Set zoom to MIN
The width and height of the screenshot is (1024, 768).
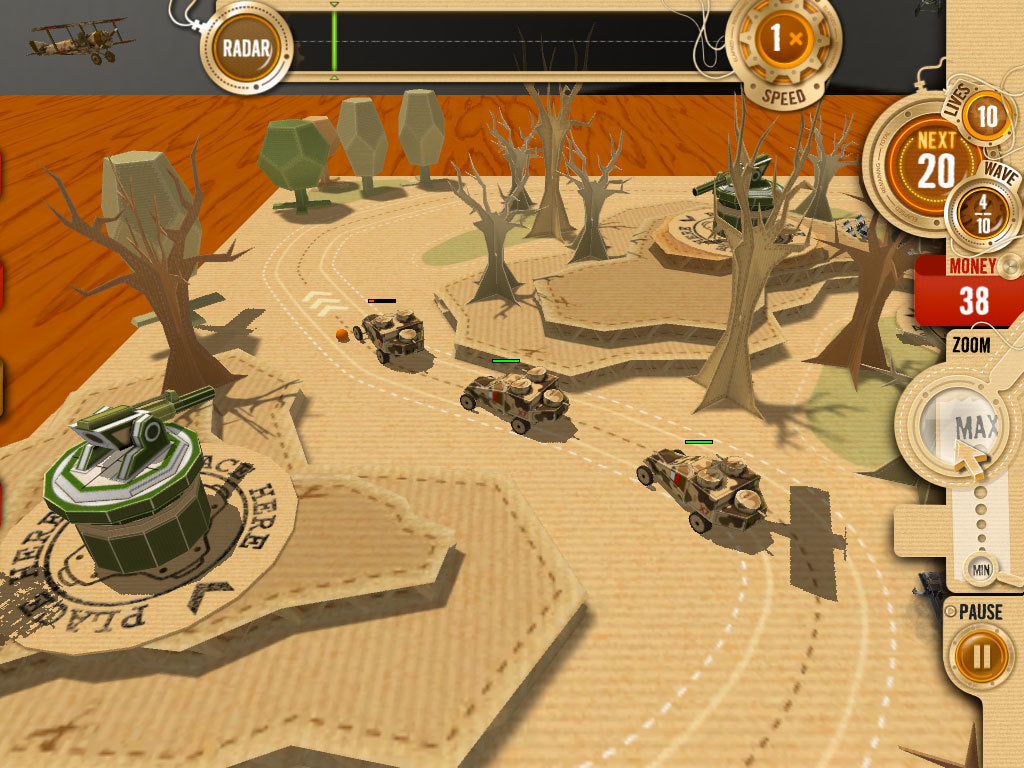click(x=979, y=571)
